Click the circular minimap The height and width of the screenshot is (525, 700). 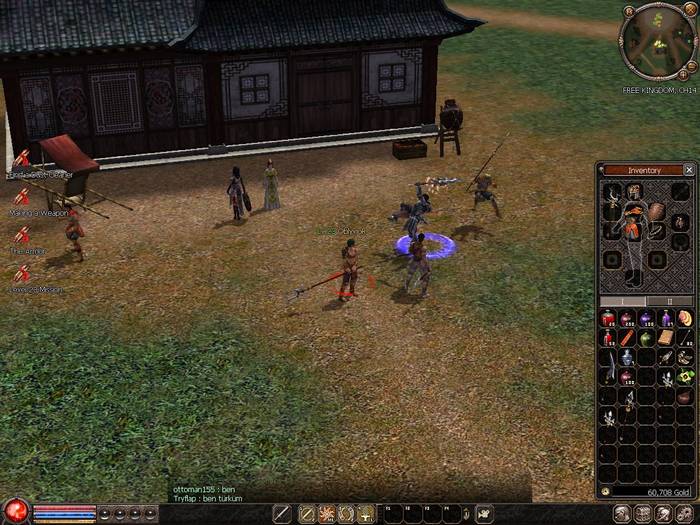click(656, 41)
